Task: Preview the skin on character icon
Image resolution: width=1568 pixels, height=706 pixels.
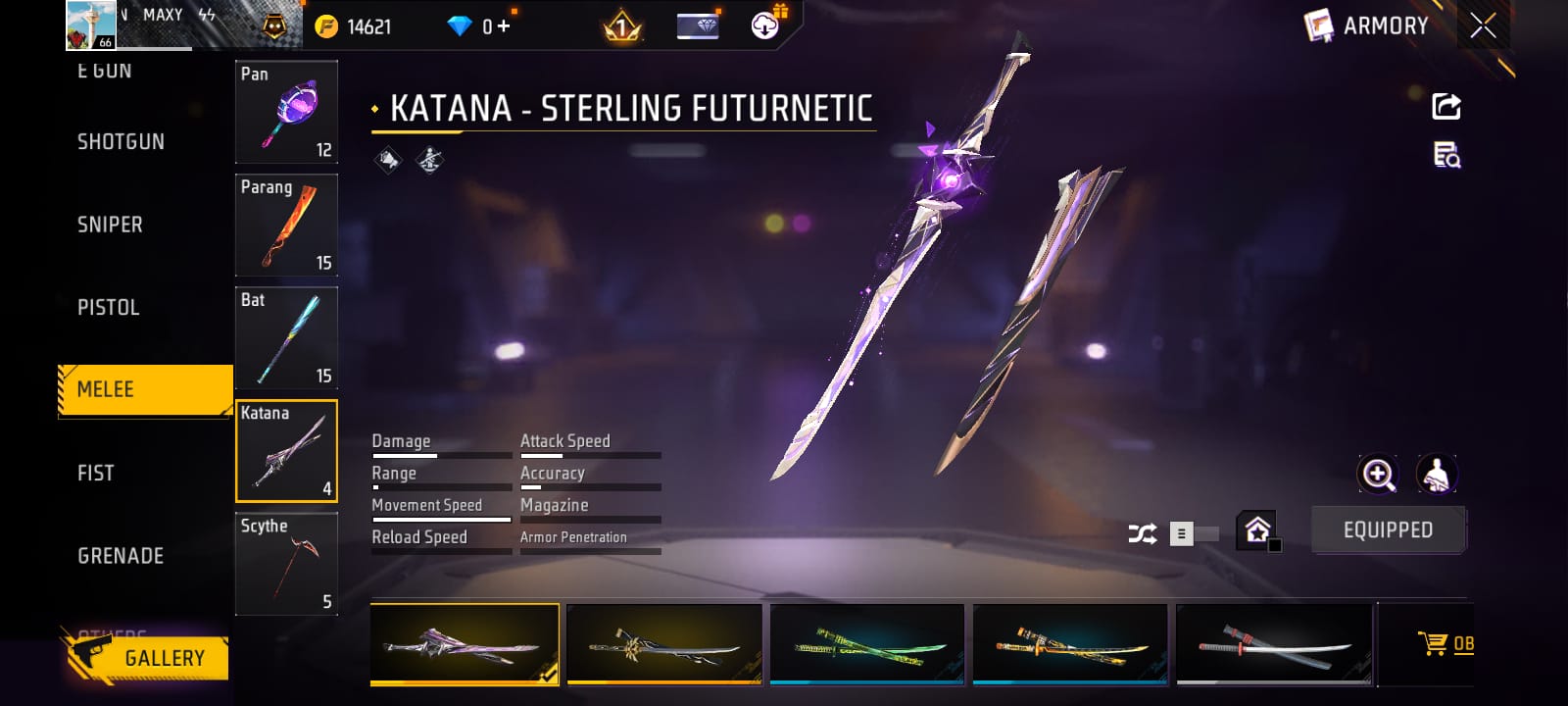Action: click(x=1437, y=475)
